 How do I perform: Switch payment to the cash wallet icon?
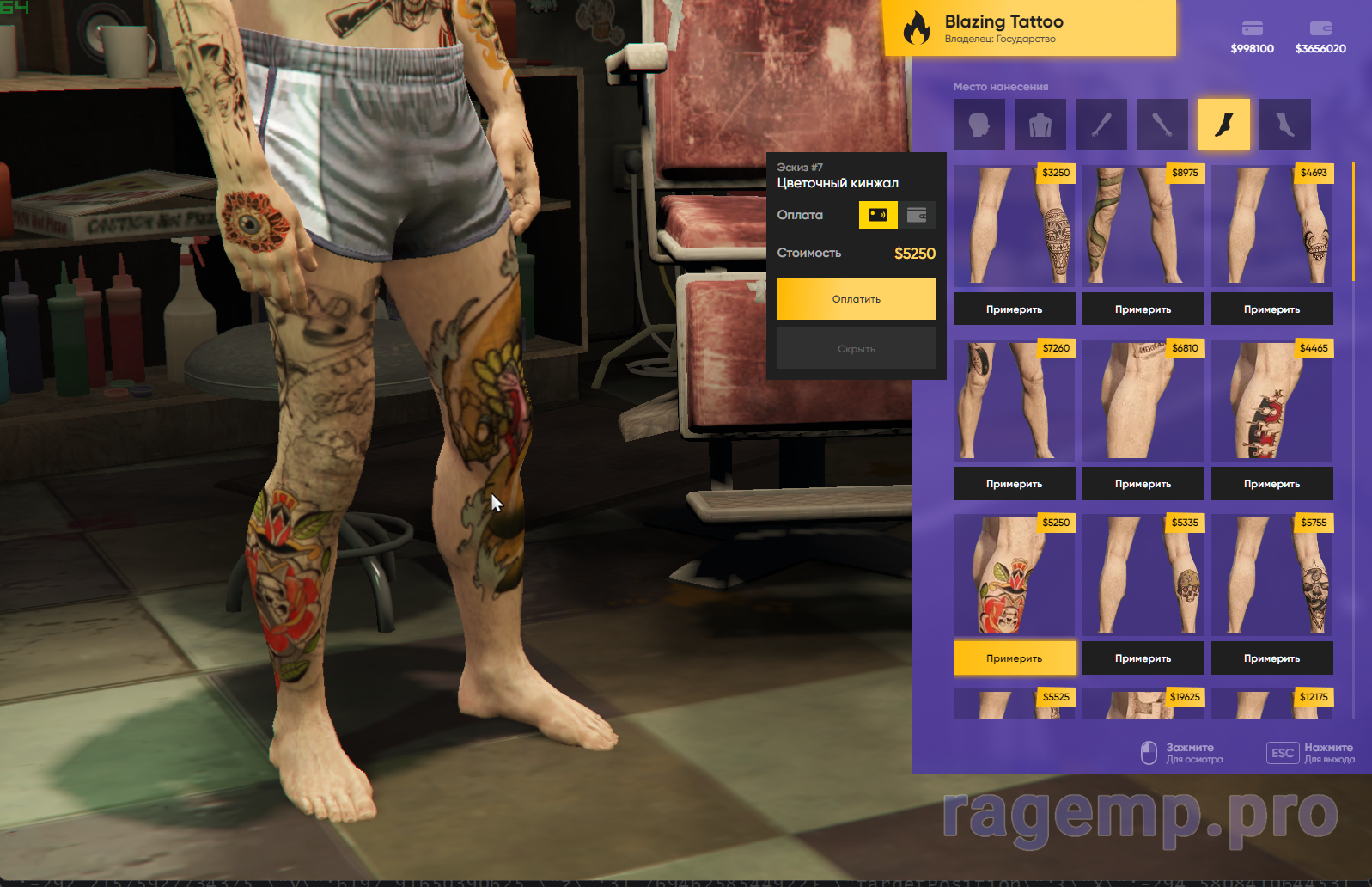coord(917,215)
